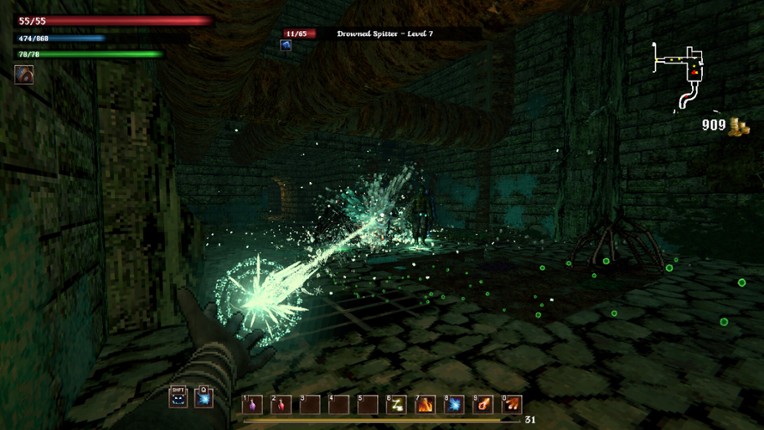Inspect the player status effect icon

pyautogui.click(x=24, y=75)
